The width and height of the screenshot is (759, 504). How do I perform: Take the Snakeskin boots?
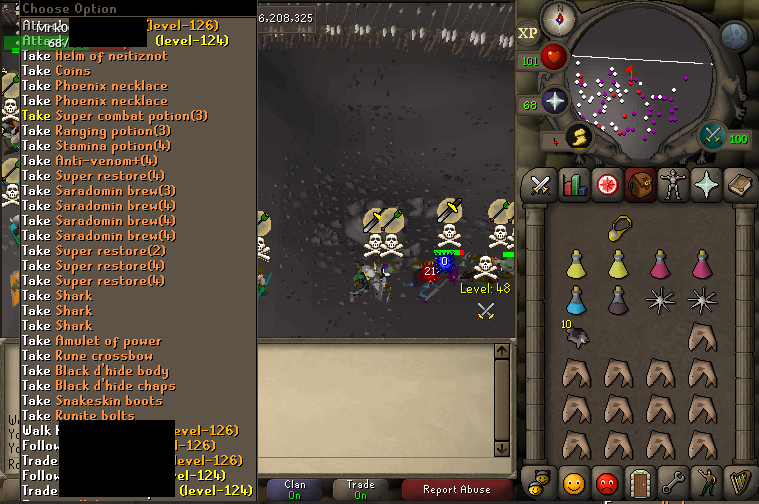click(x=92, y=400)
